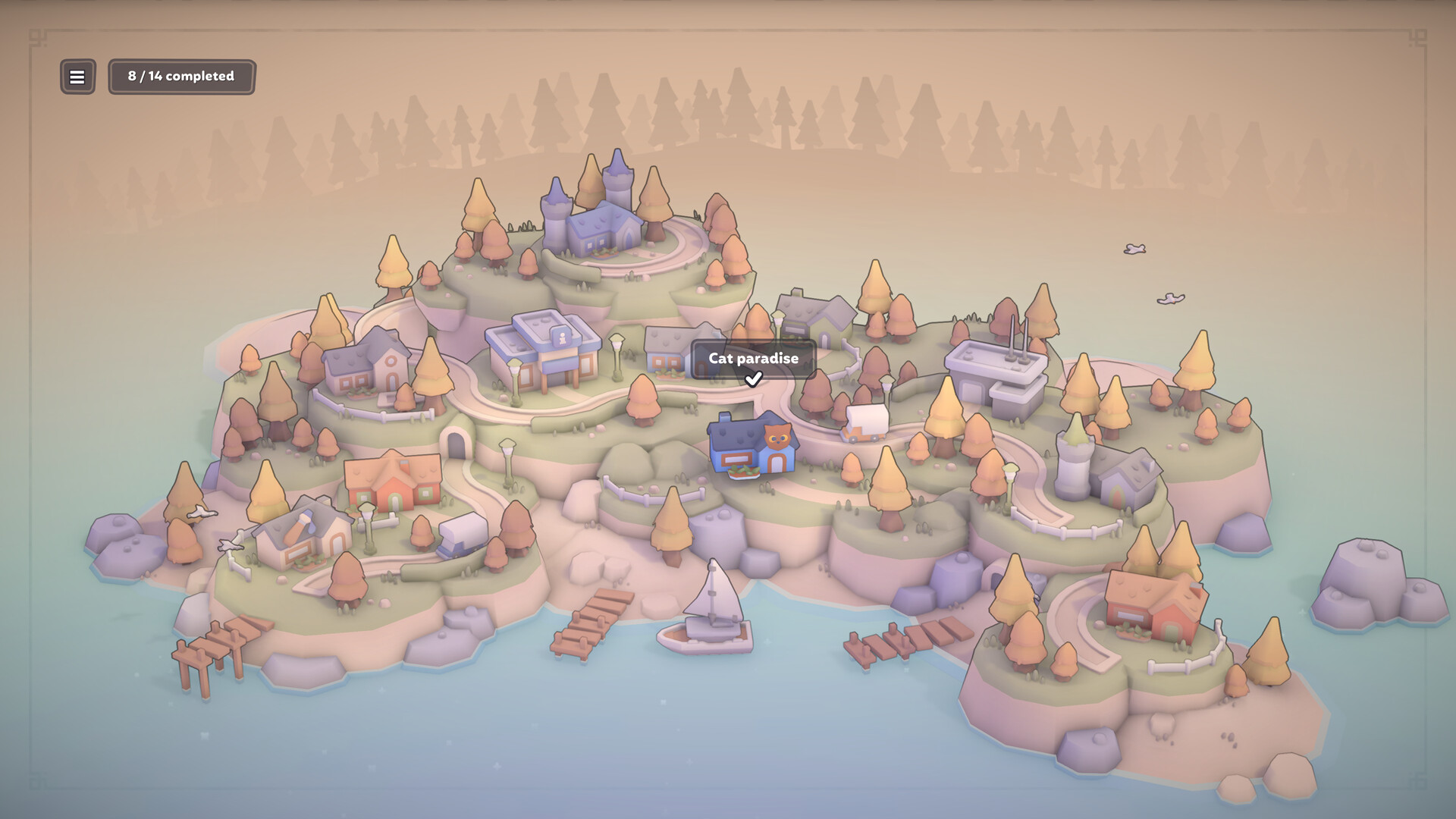Select the factory with twin chimneys
Viewport: 1456px width, 819px height.
coord(996,377)
